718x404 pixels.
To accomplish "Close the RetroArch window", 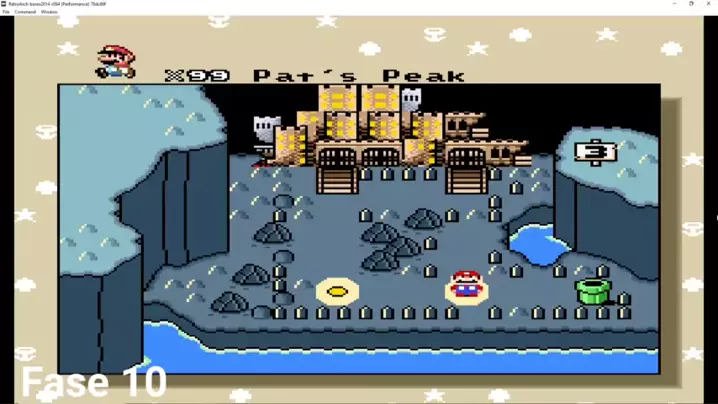I will [708, 4].
